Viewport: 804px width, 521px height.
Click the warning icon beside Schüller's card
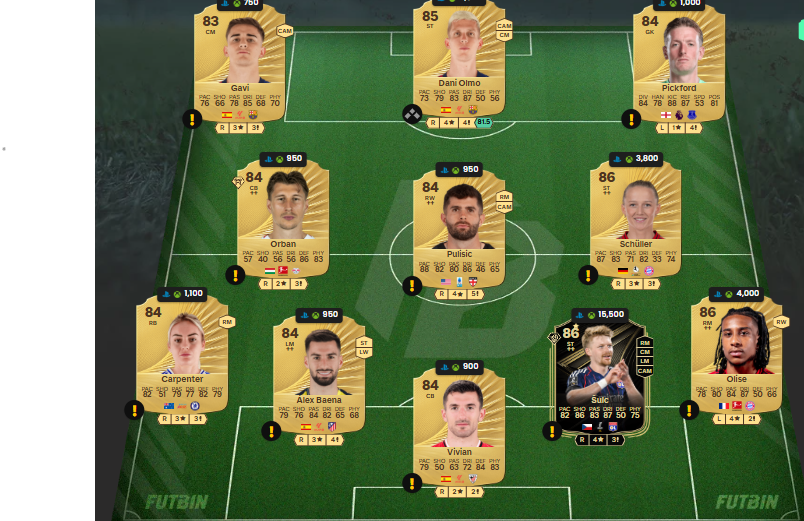click(x=588, y=275)
